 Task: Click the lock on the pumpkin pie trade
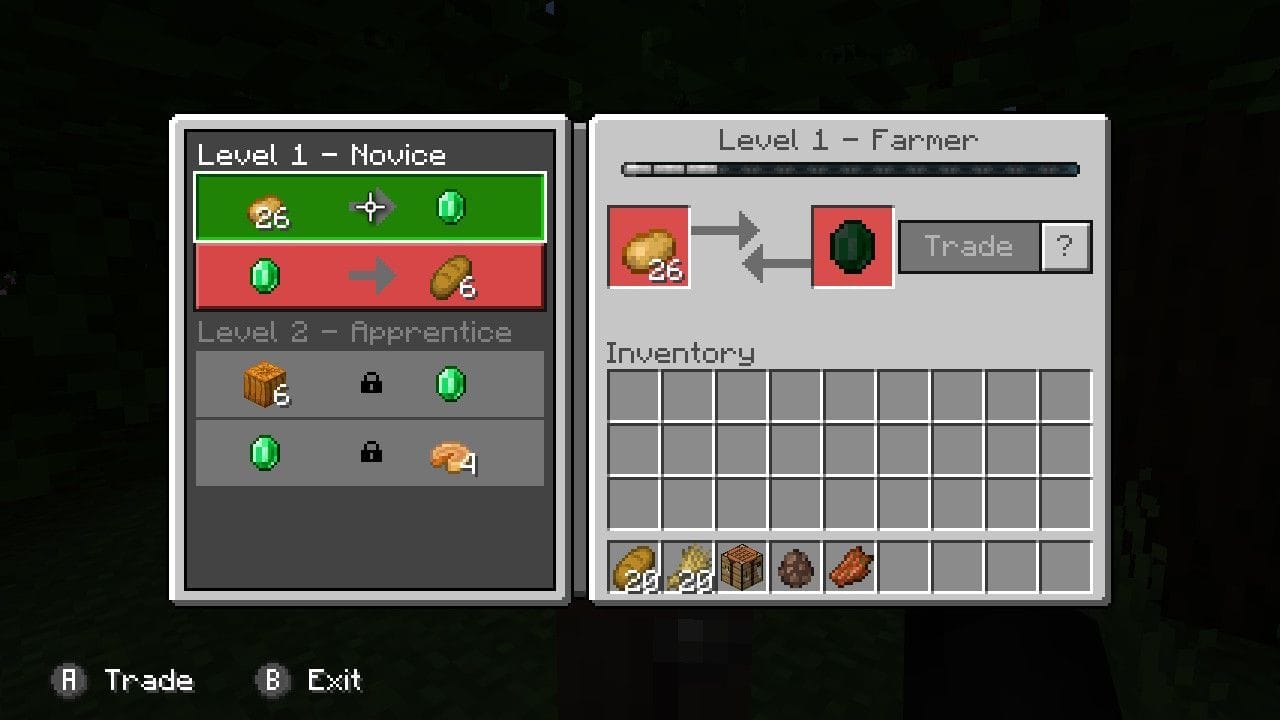(369, 452)
